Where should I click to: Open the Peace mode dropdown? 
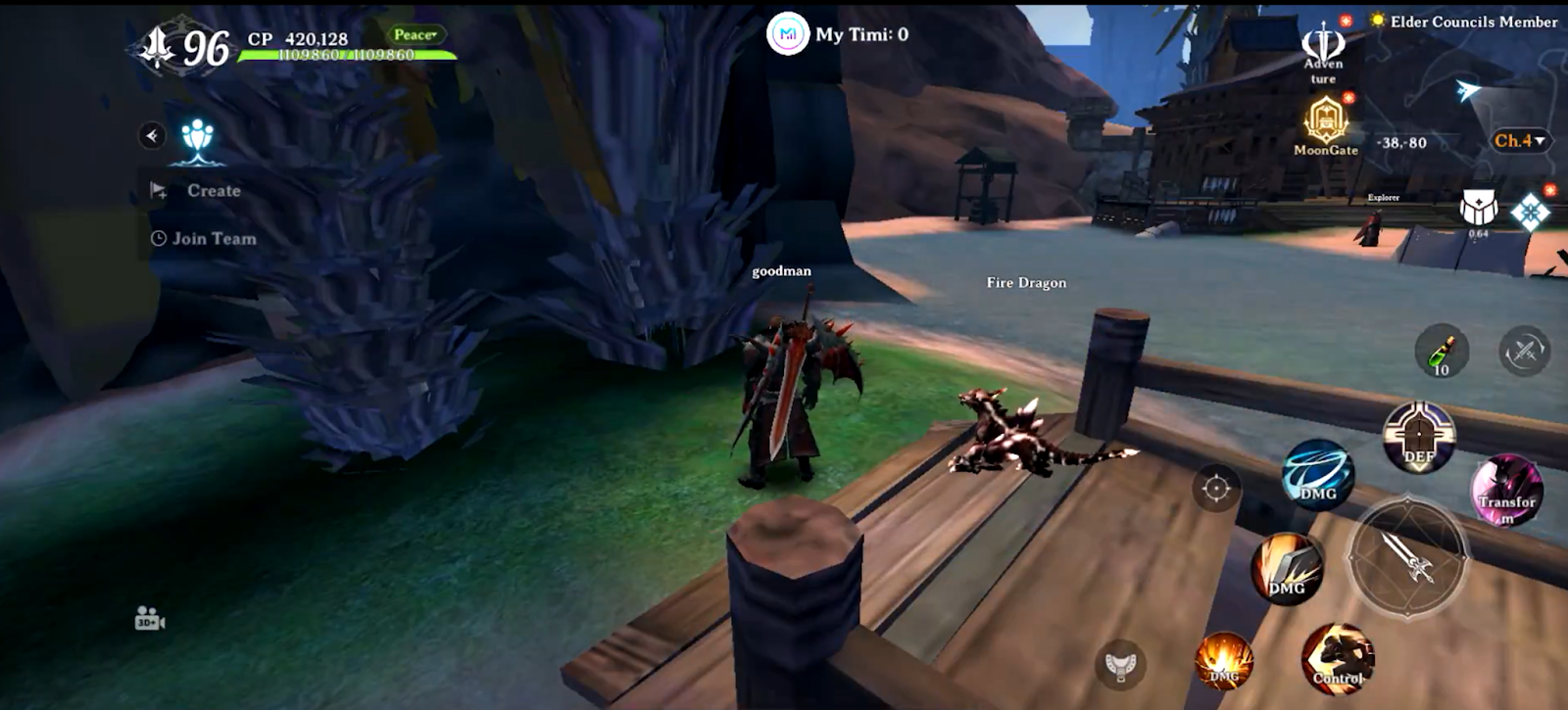pos(416,35)
